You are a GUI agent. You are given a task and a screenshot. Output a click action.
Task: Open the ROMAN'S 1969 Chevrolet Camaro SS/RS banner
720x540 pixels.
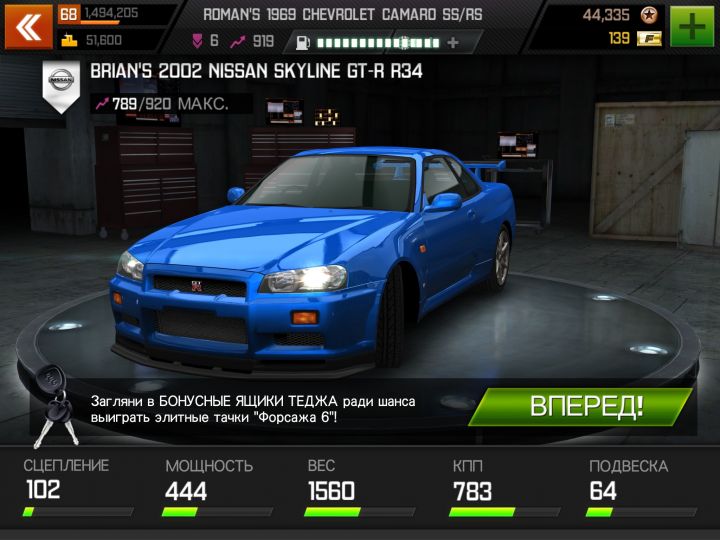[351, 15]
